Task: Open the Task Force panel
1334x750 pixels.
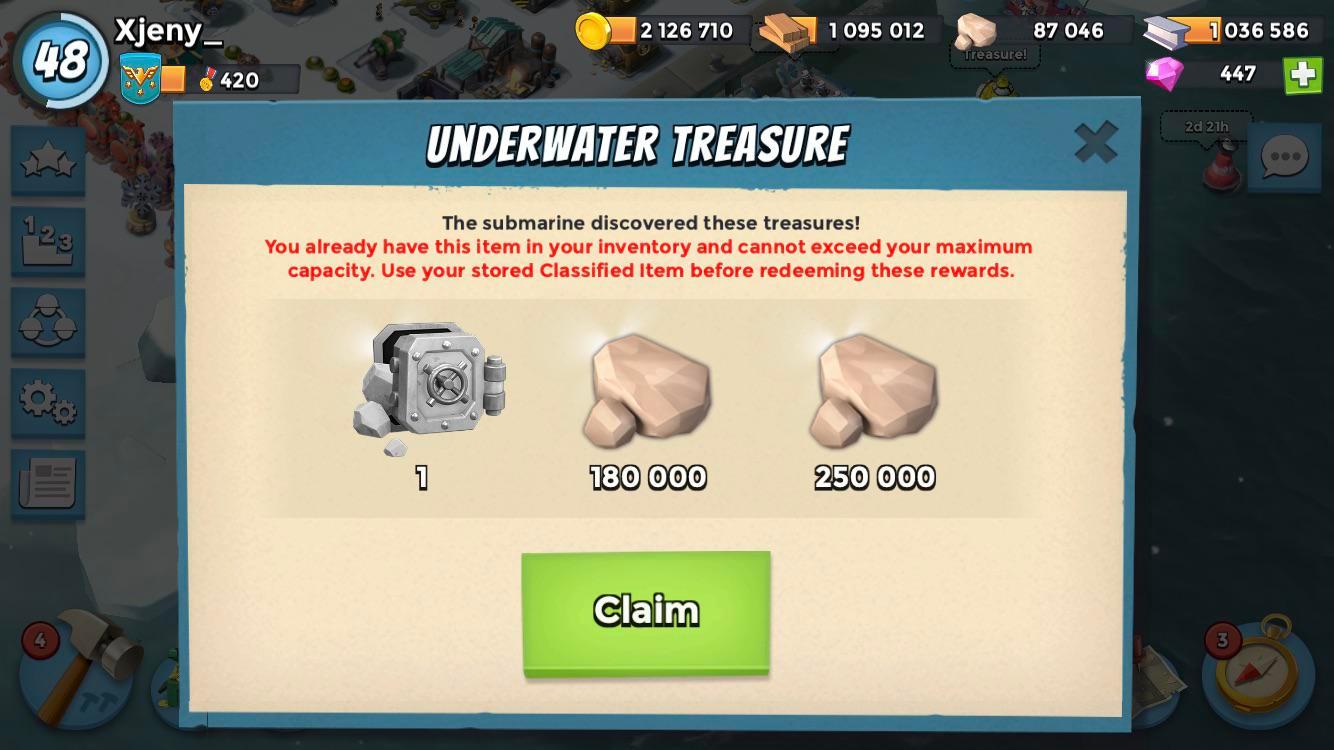Action: tap(47, 322)
